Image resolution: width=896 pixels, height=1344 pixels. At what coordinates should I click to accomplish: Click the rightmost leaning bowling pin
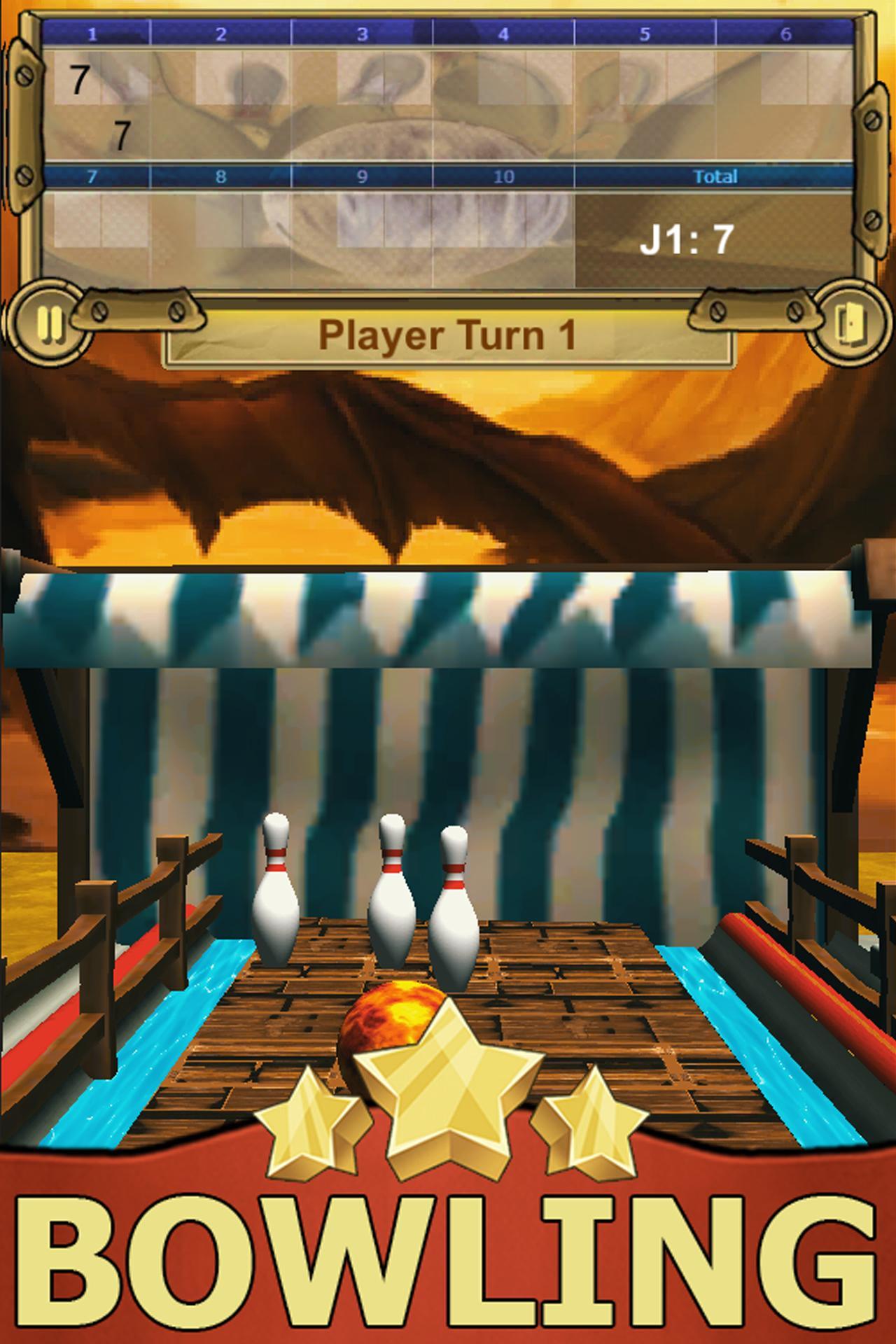pos(455,903)
